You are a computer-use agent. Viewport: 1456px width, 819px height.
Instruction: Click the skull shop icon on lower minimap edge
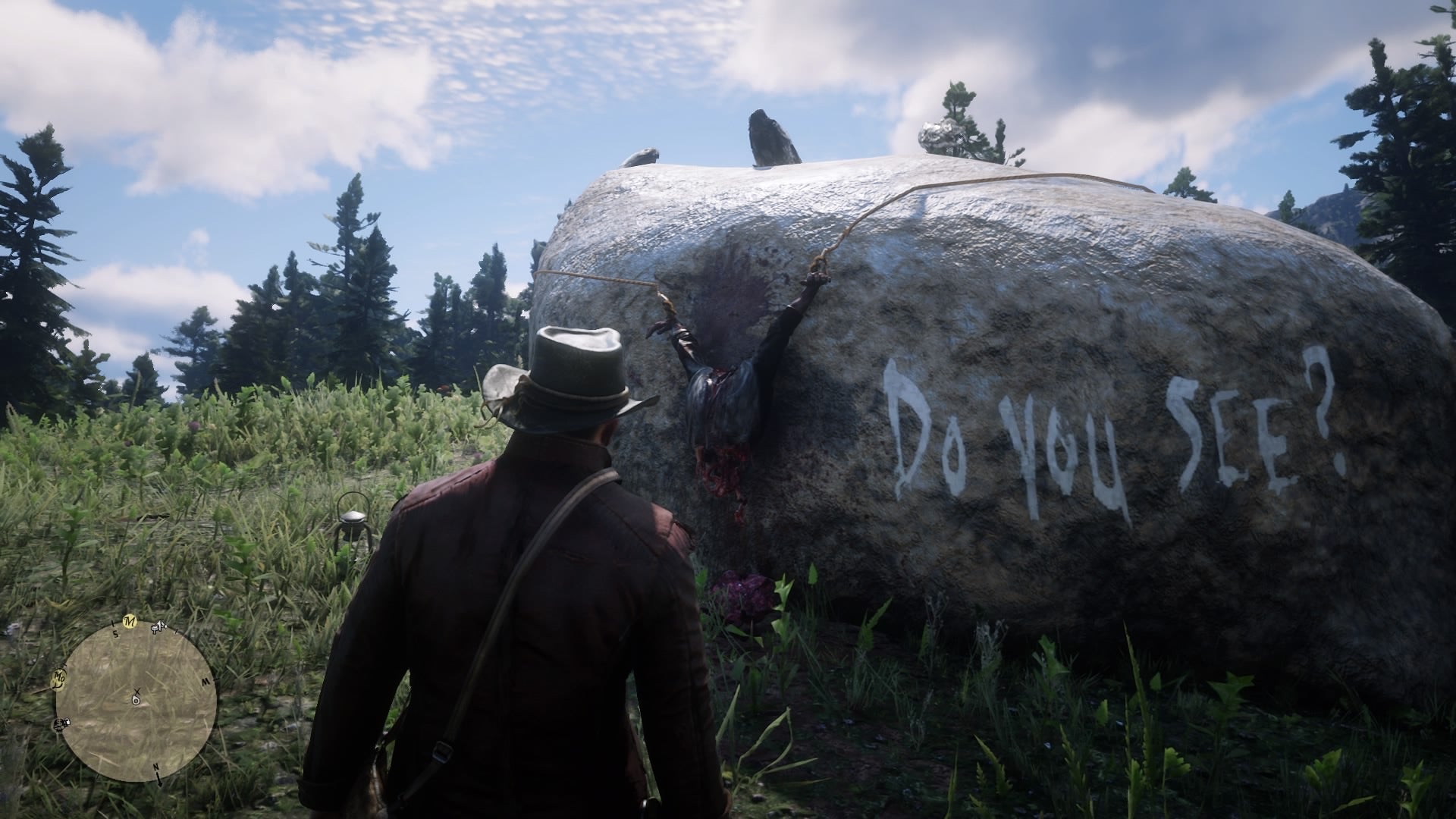click(x=61, y=724)
